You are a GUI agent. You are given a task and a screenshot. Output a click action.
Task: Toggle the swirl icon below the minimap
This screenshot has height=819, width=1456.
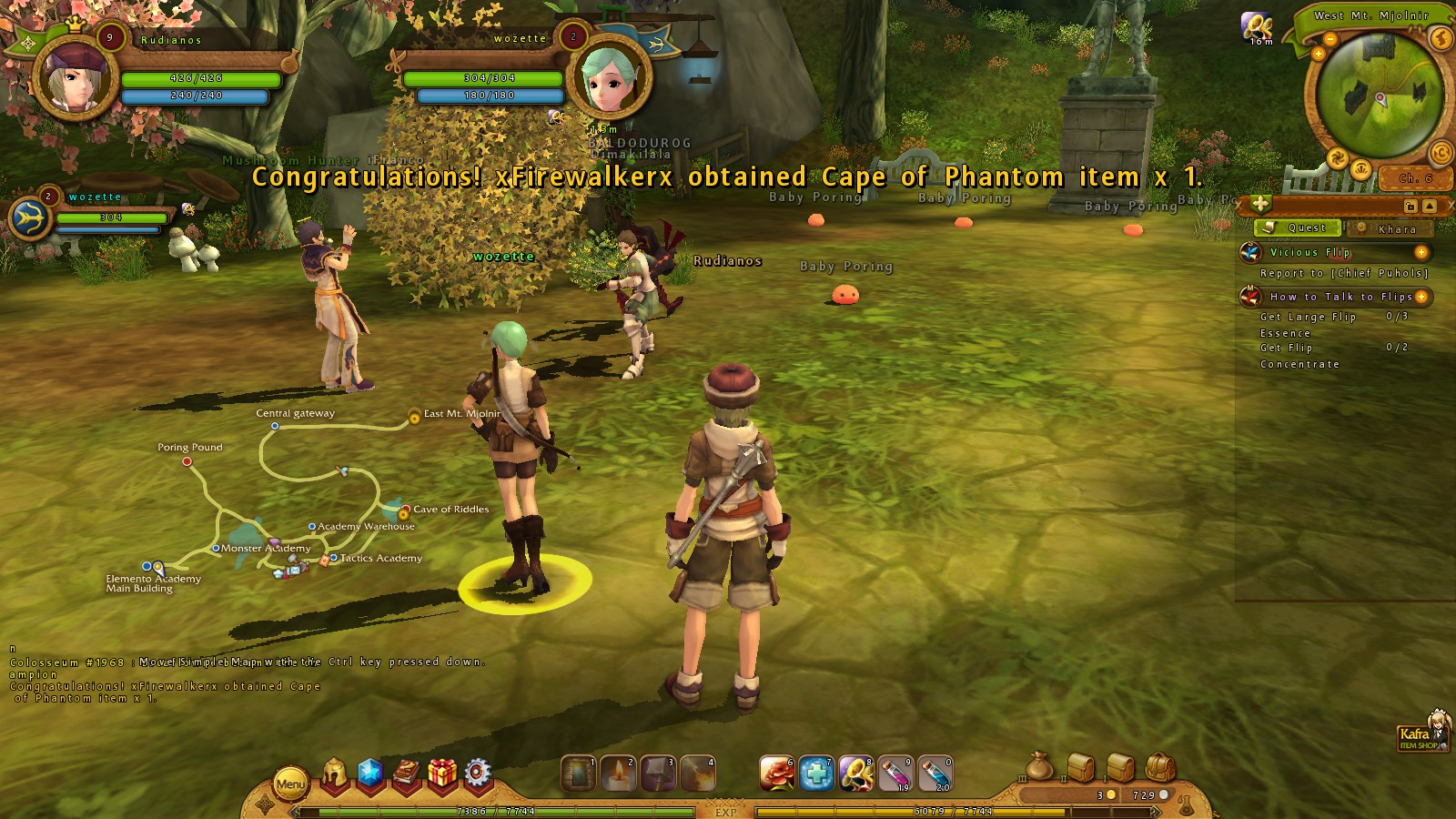coord(1337,157)
